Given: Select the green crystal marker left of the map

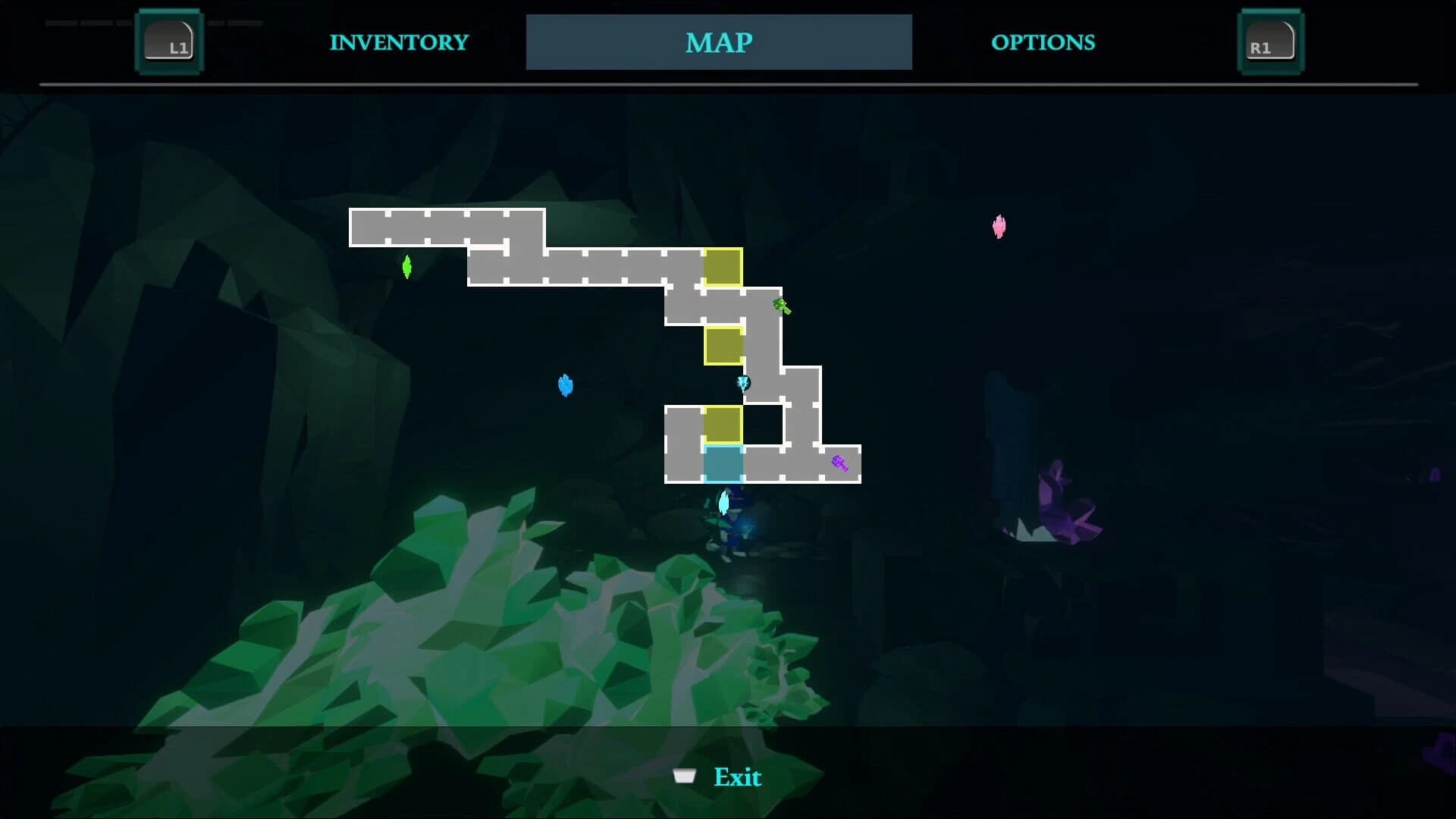Looking at the screenshot, I should coord(407,267).
